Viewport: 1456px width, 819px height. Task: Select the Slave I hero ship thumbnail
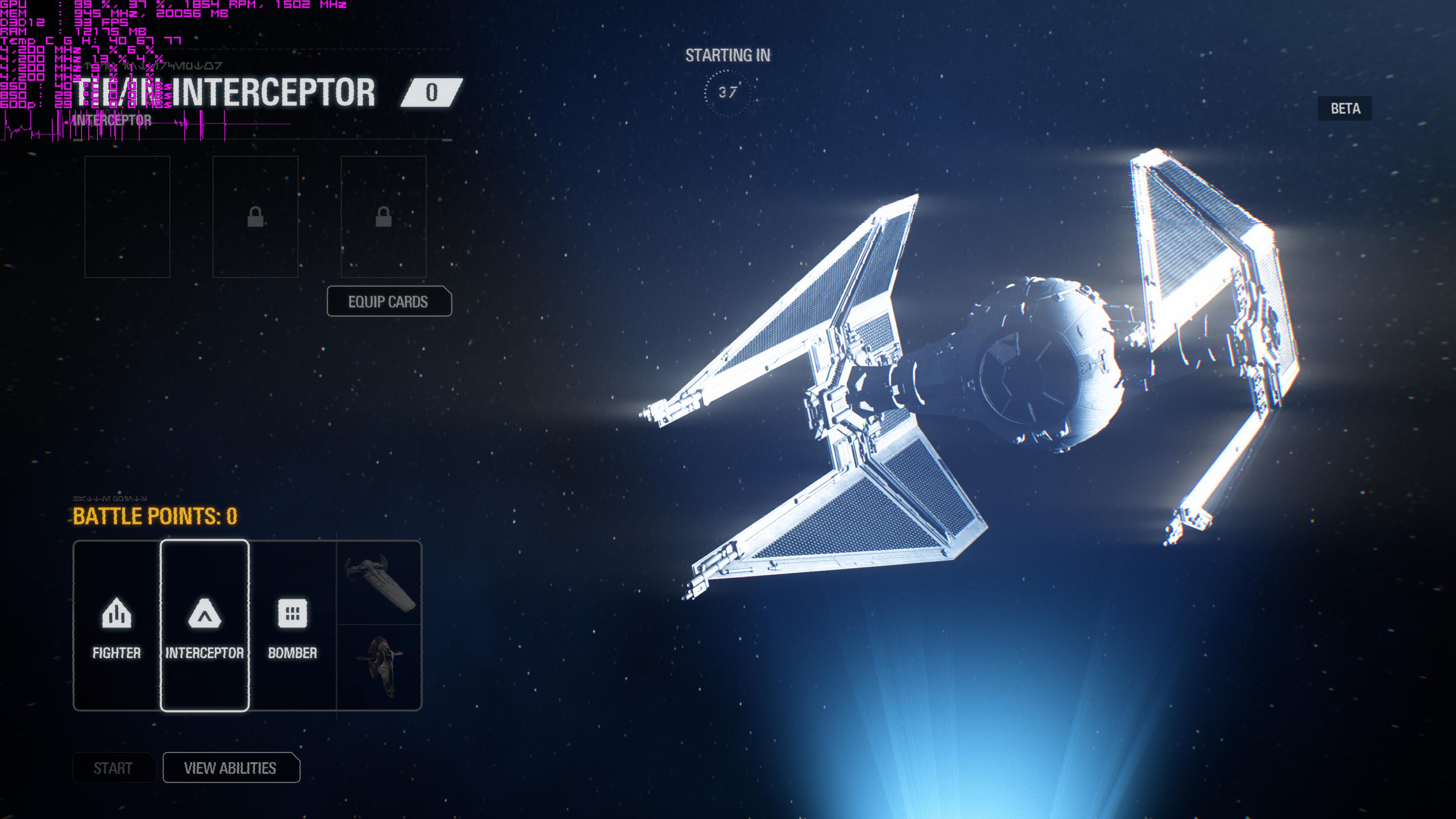tap(379, 667)
